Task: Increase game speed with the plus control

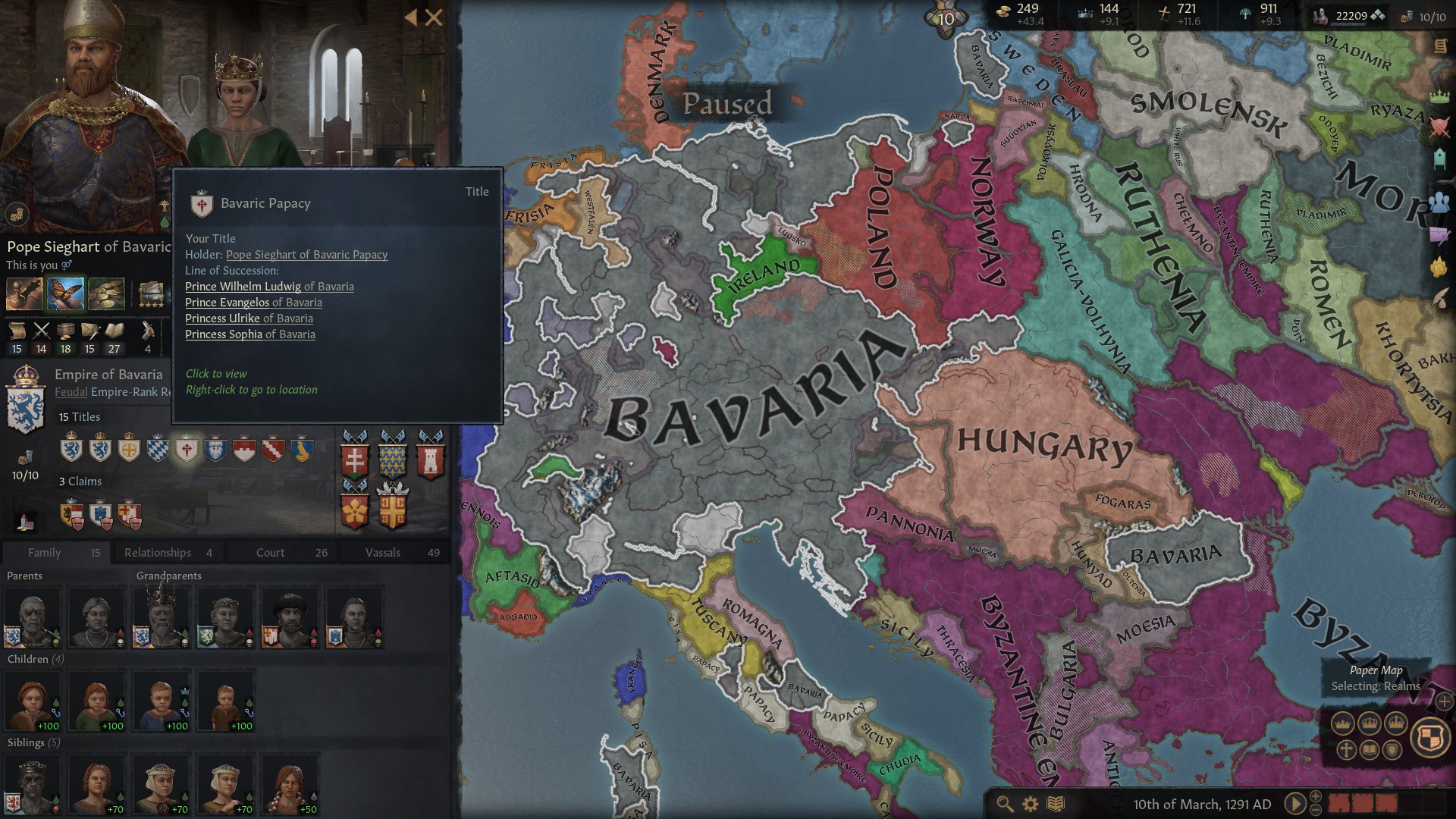Action: [x=1315, y=796]
